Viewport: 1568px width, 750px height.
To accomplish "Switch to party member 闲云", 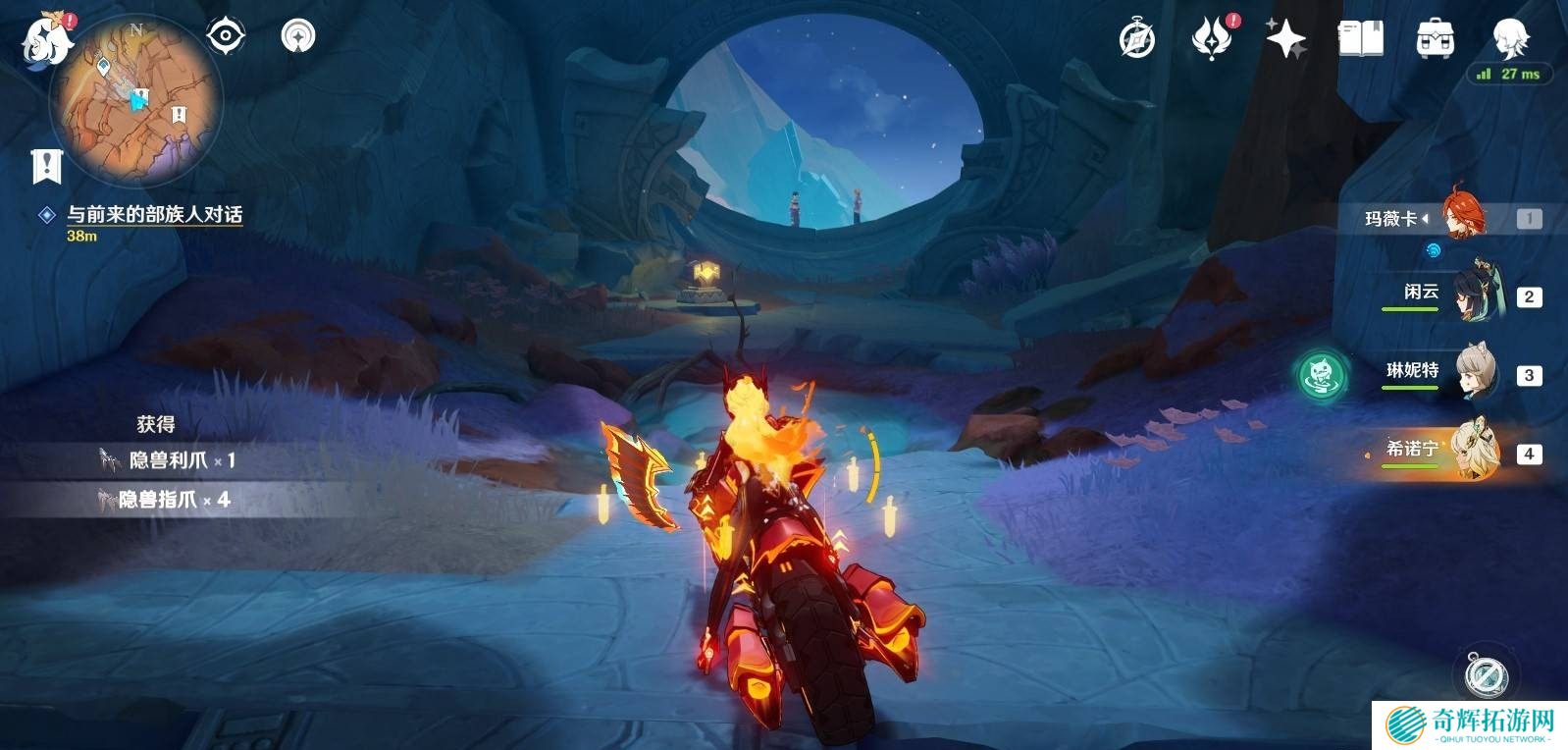I will point(1473,294).
